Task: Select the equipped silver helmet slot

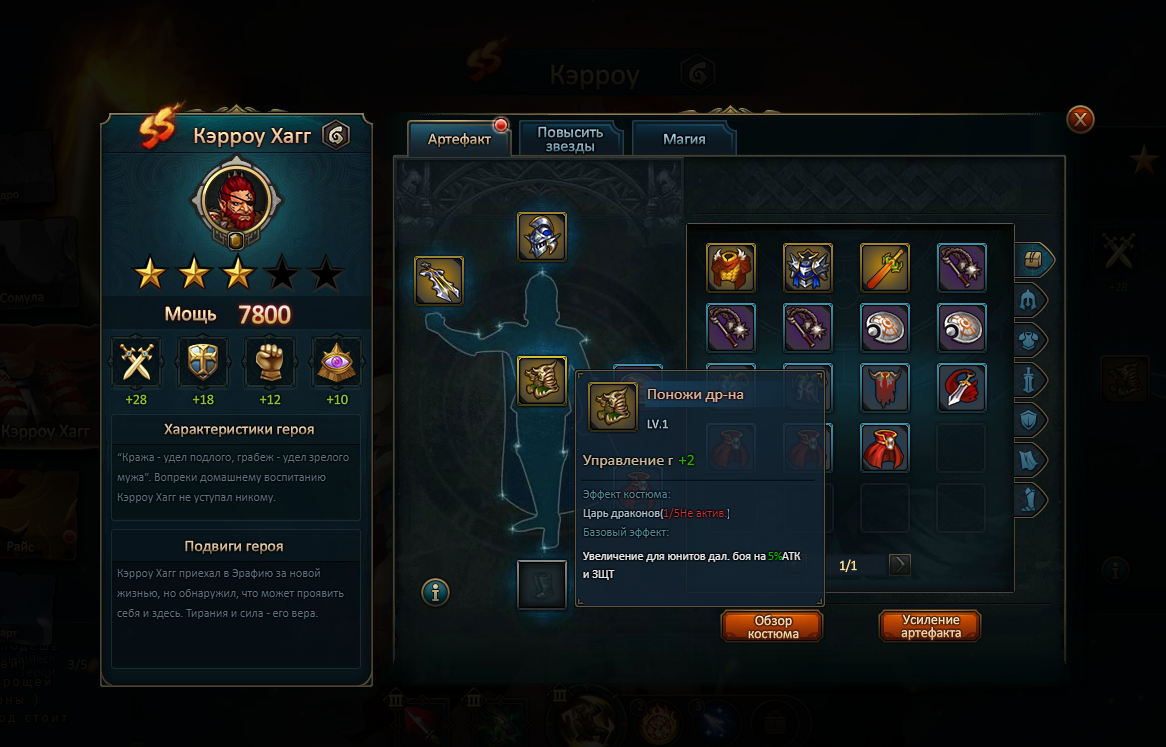Action: pos(542,237)
